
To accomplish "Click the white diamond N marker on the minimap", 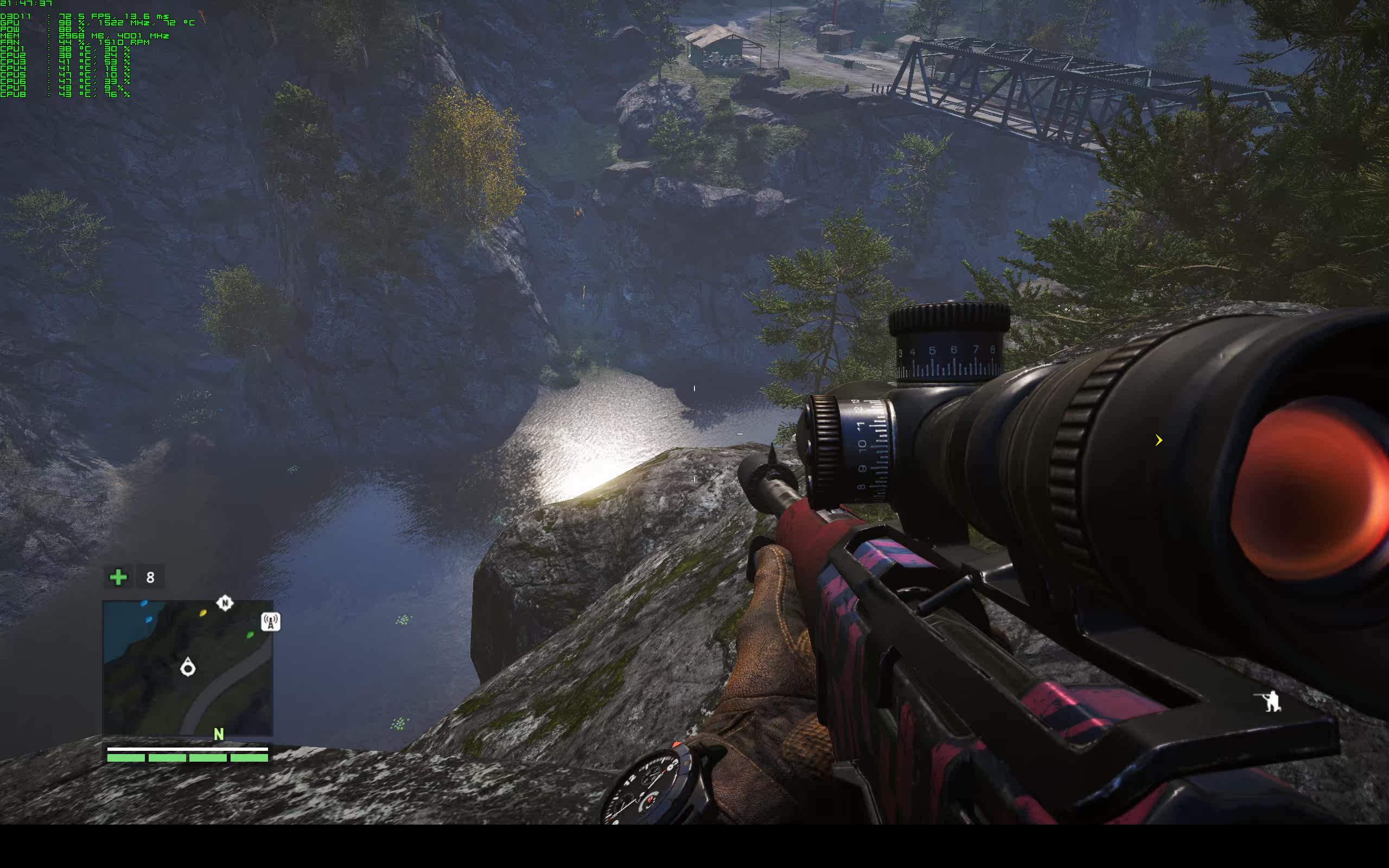I will (225, 603).
